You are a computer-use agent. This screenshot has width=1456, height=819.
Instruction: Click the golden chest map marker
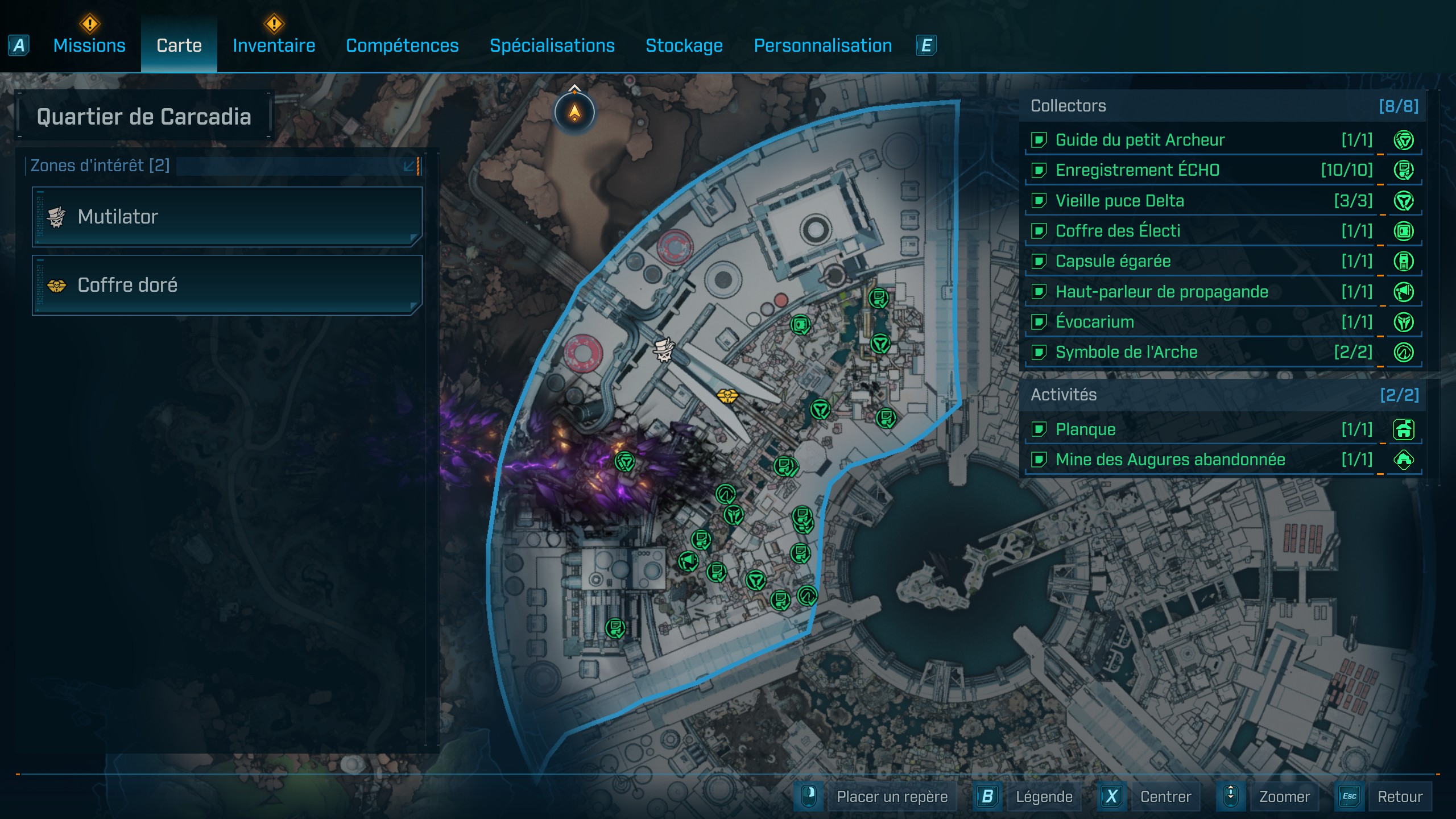coord(727,395)
